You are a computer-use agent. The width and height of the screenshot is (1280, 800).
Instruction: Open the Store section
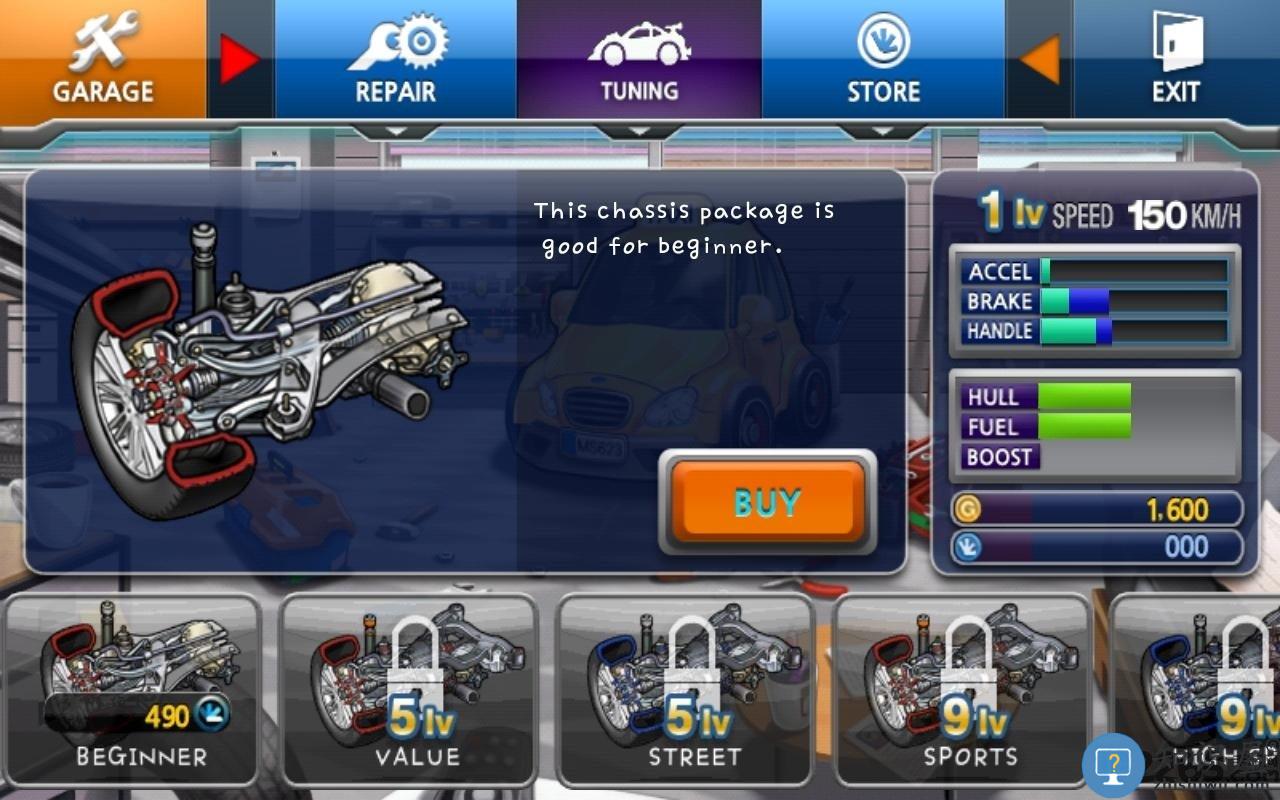[884, 55]
